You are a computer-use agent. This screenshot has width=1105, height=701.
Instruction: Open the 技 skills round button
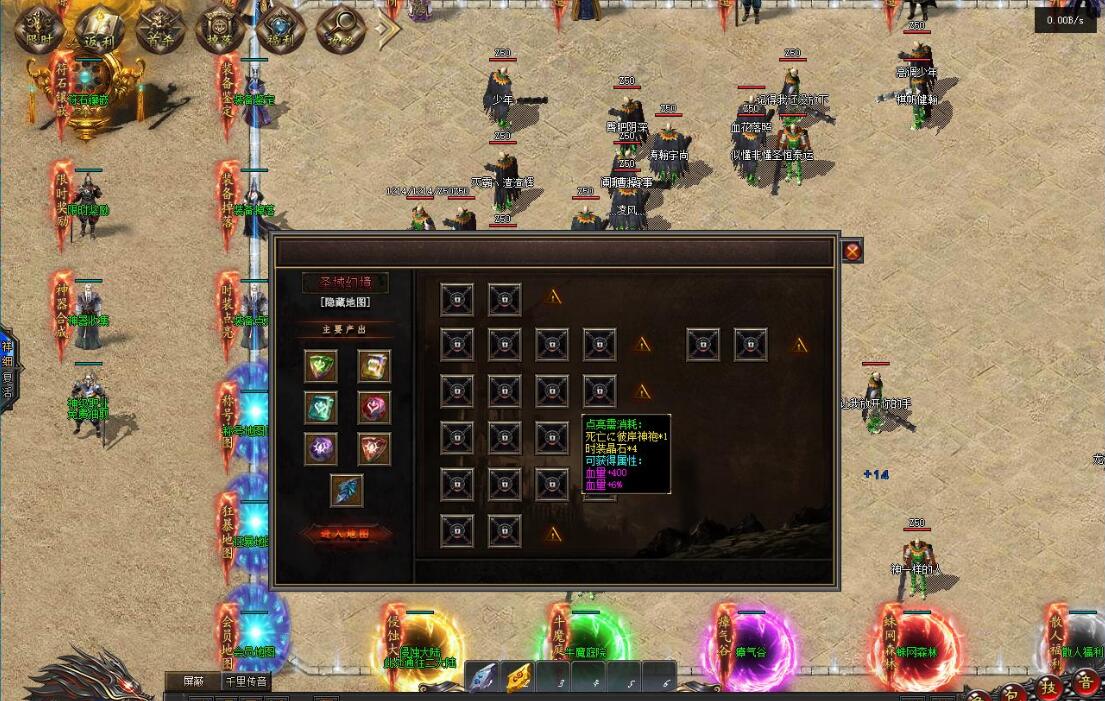pyautogui.click(x=1049, y=686)
